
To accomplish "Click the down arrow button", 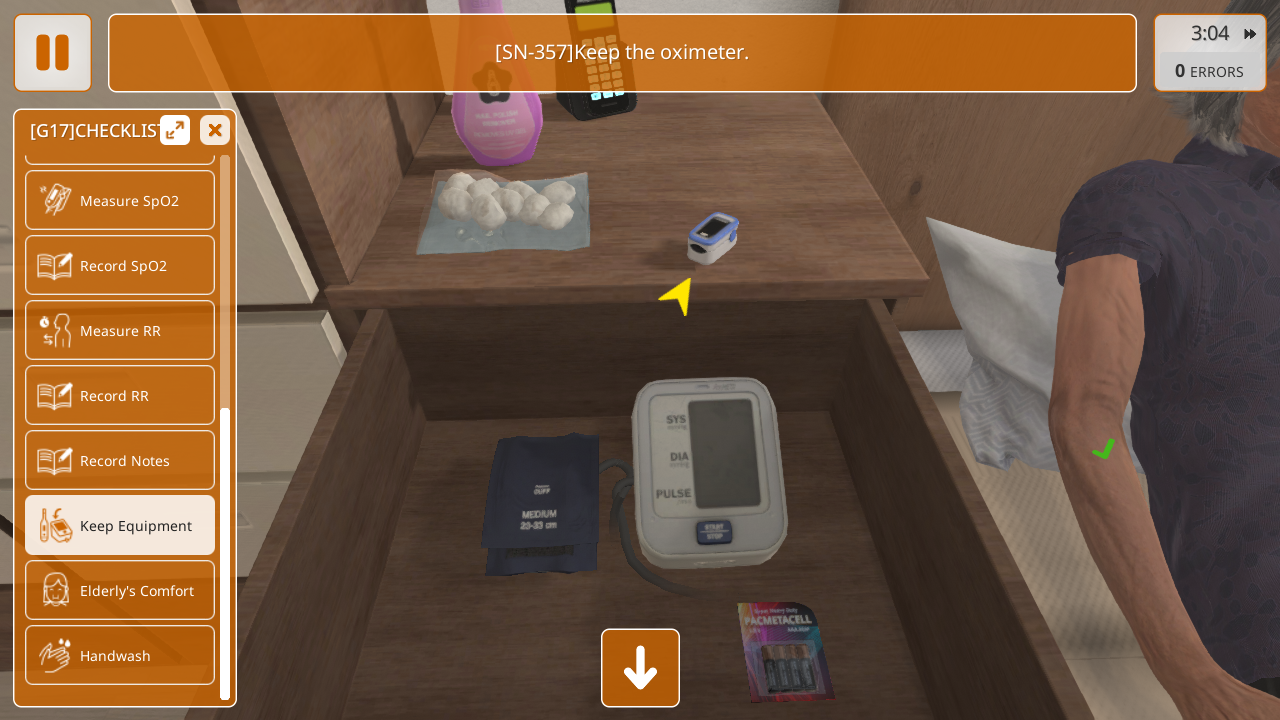I will [x=640, y=668].
